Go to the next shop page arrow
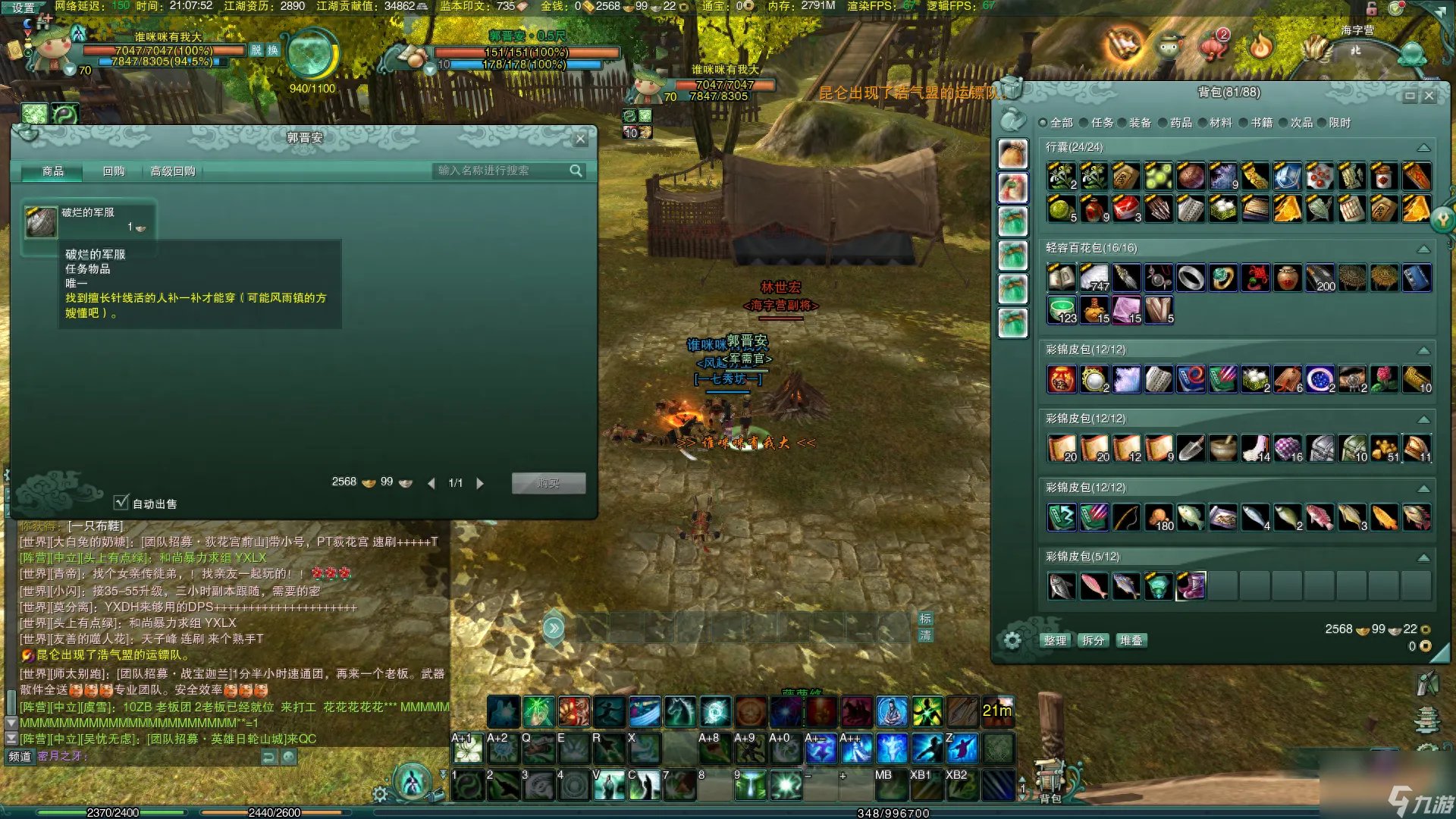 [480, 483]
